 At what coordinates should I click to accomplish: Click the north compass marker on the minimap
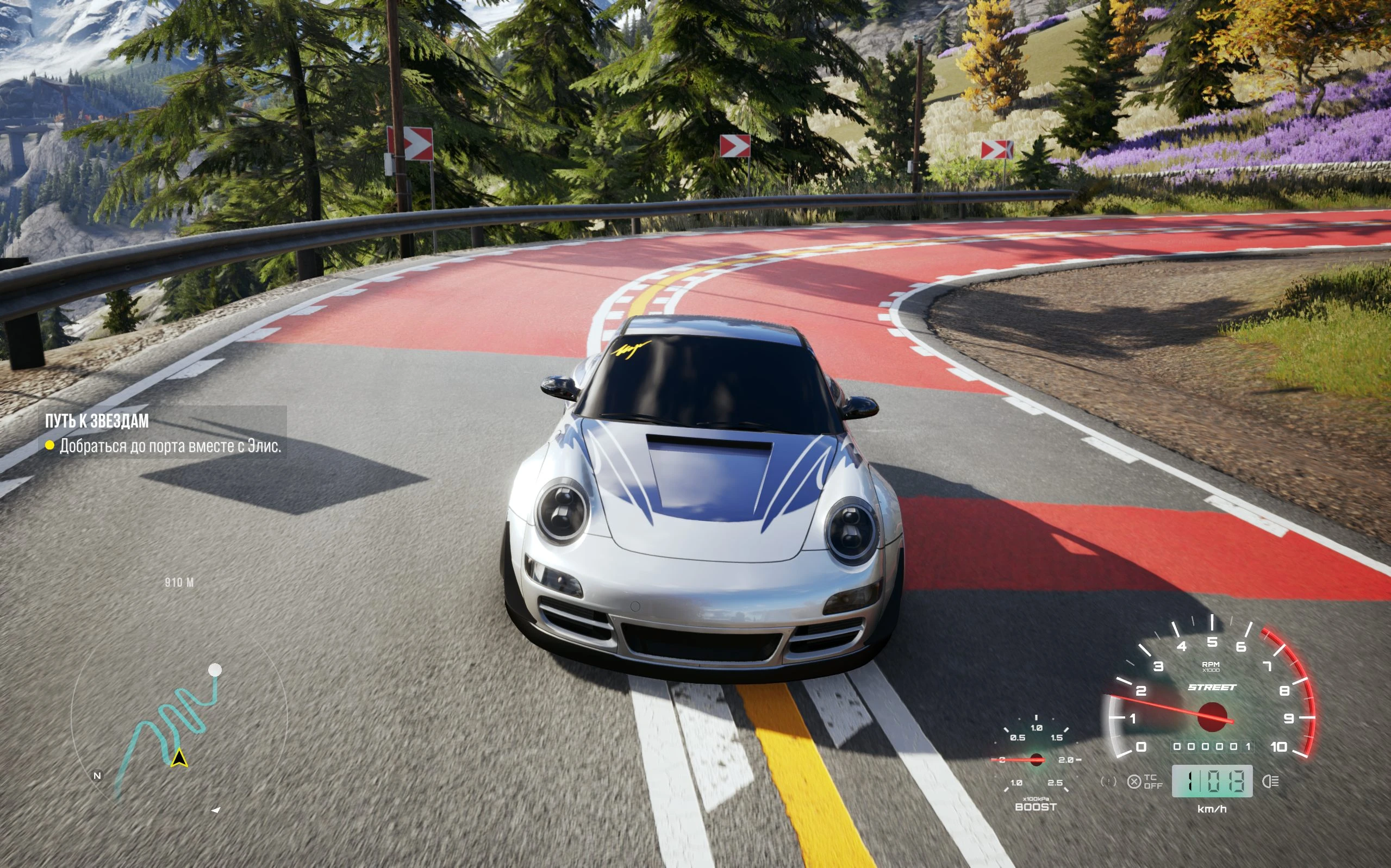tap(97, 776)
